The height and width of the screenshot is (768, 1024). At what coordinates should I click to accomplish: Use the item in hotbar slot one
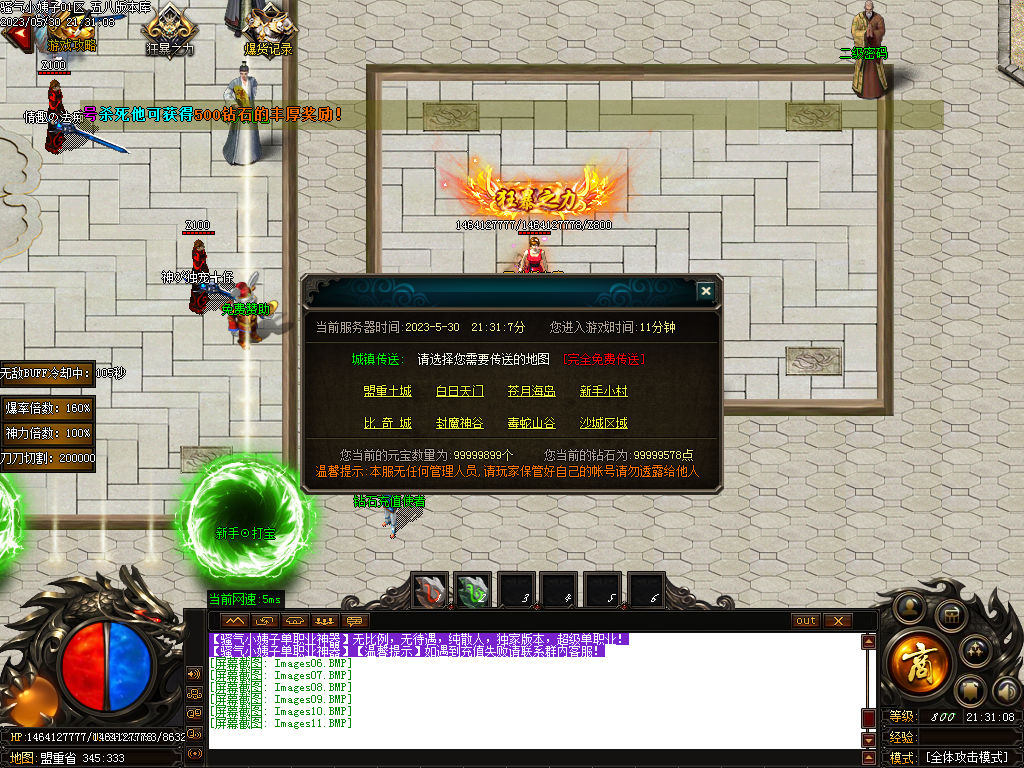click(x=432, y=592)
